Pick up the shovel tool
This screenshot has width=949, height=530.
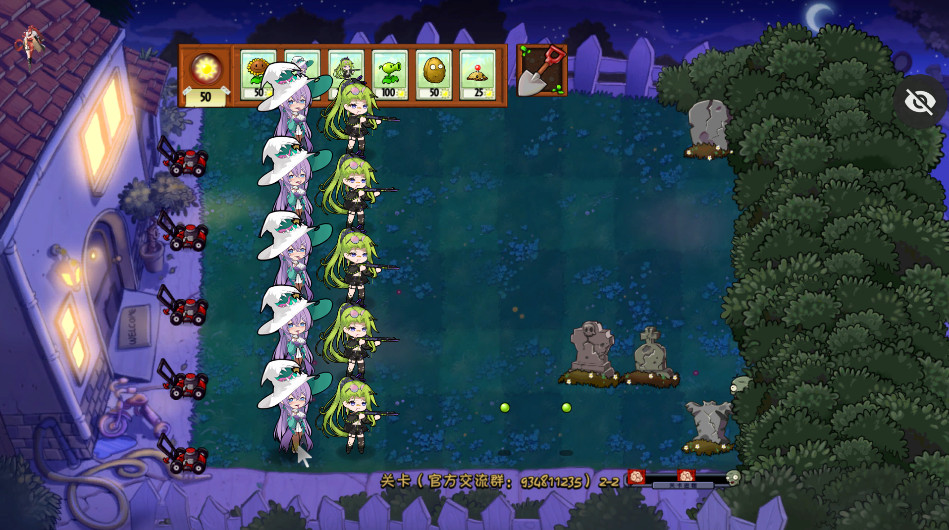pyautogui.click(x=542, y=71)
